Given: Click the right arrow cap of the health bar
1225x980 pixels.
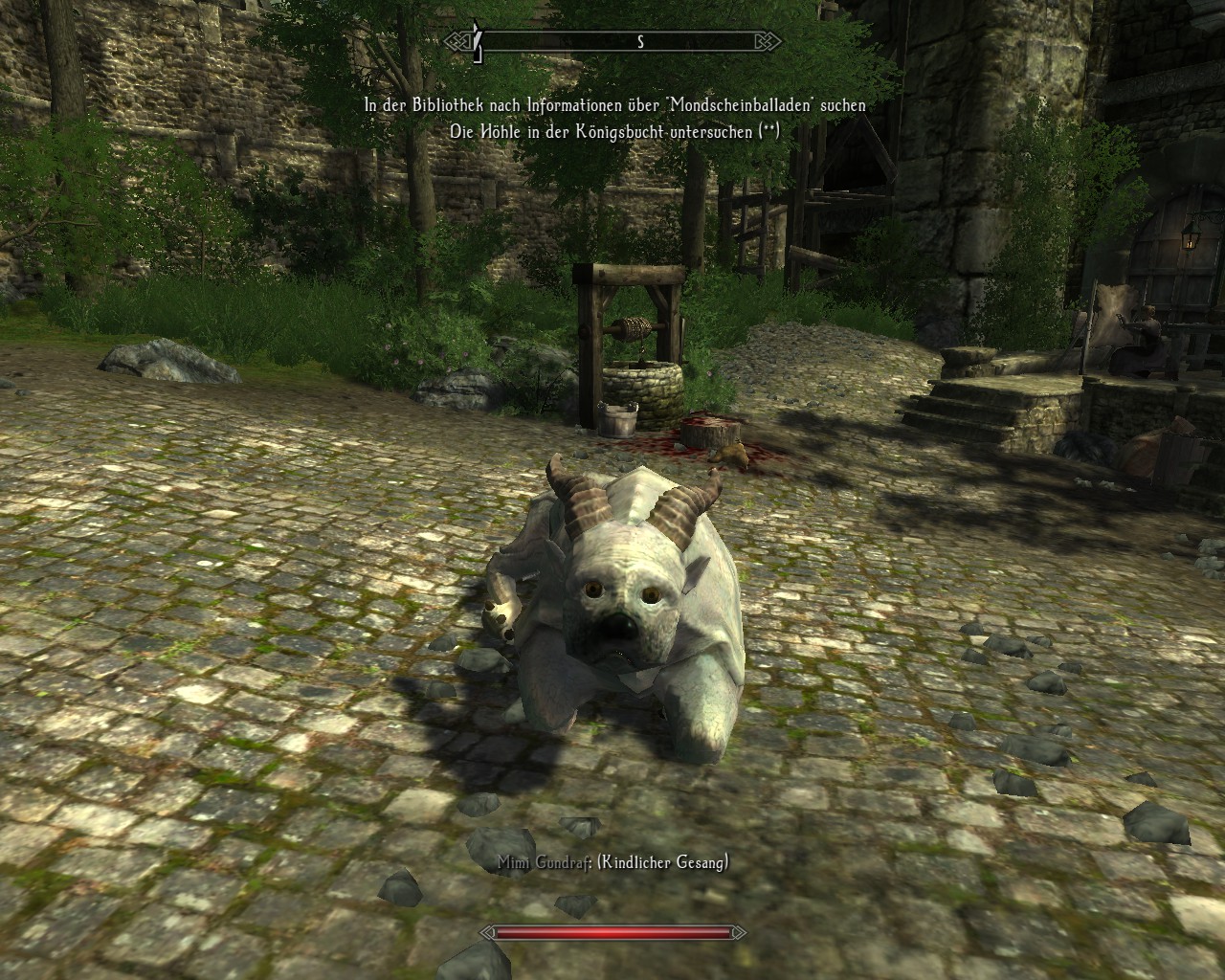Looking at the screenshot, I should pyautogui.click(x=737, y=933).
